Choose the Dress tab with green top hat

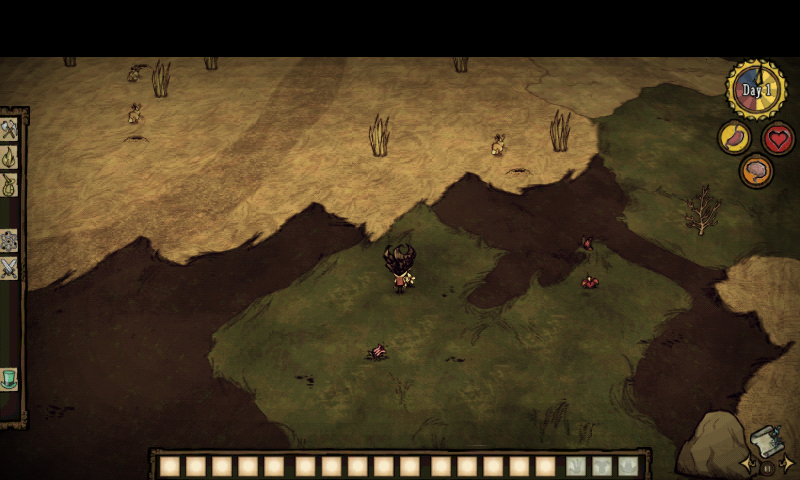coord(9,380)
